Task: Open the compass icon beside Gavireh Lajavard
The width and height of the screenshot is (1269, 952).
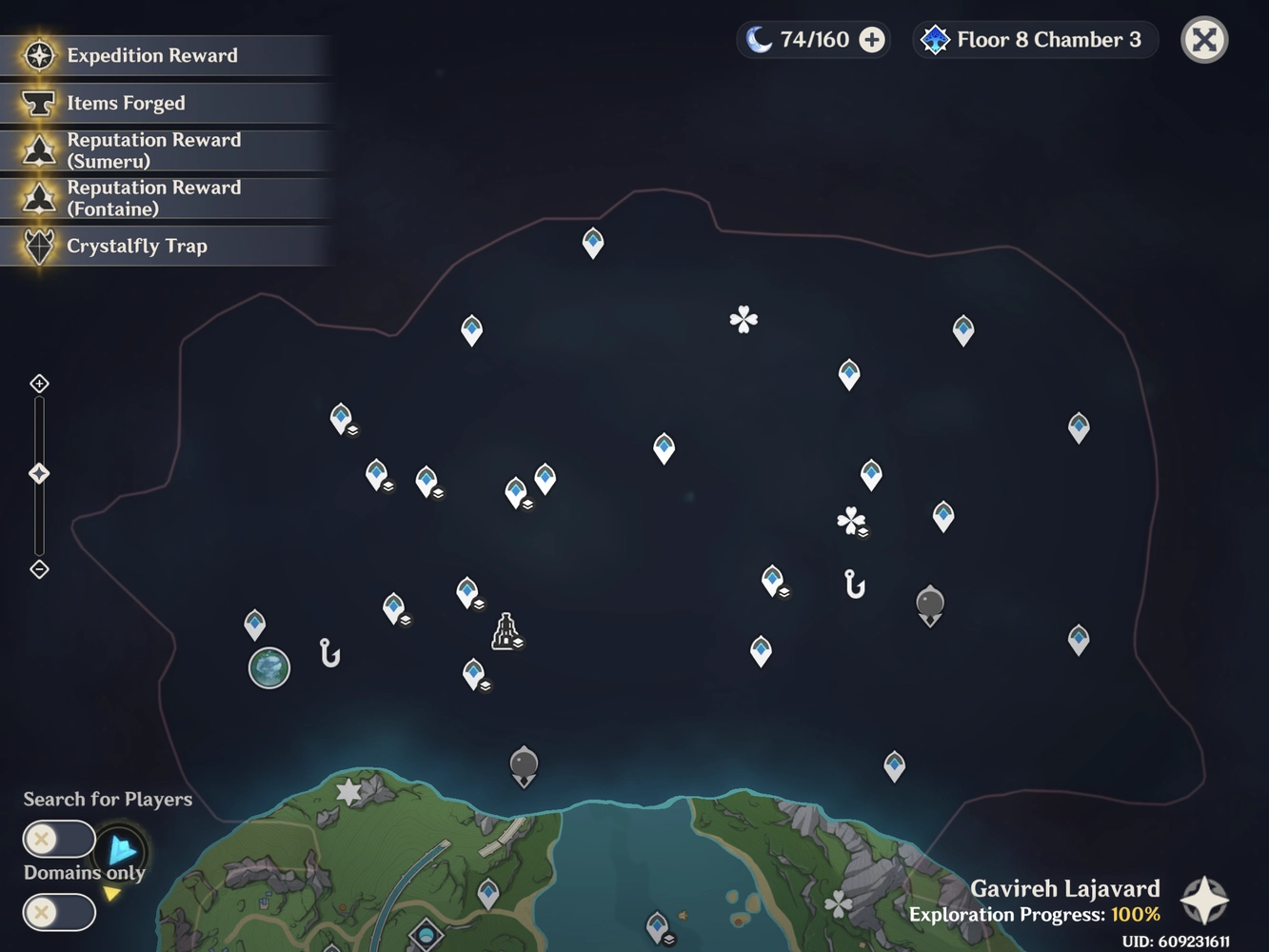Action: 1203,899
